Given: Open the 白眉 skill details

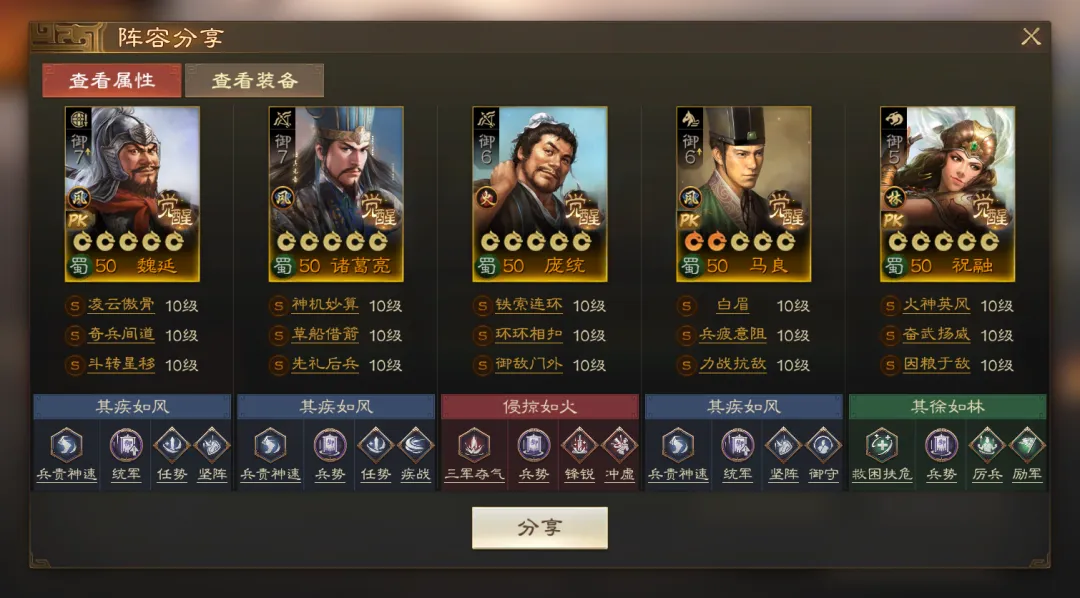Looking at the screenshot, I should [x=733, y=306].
